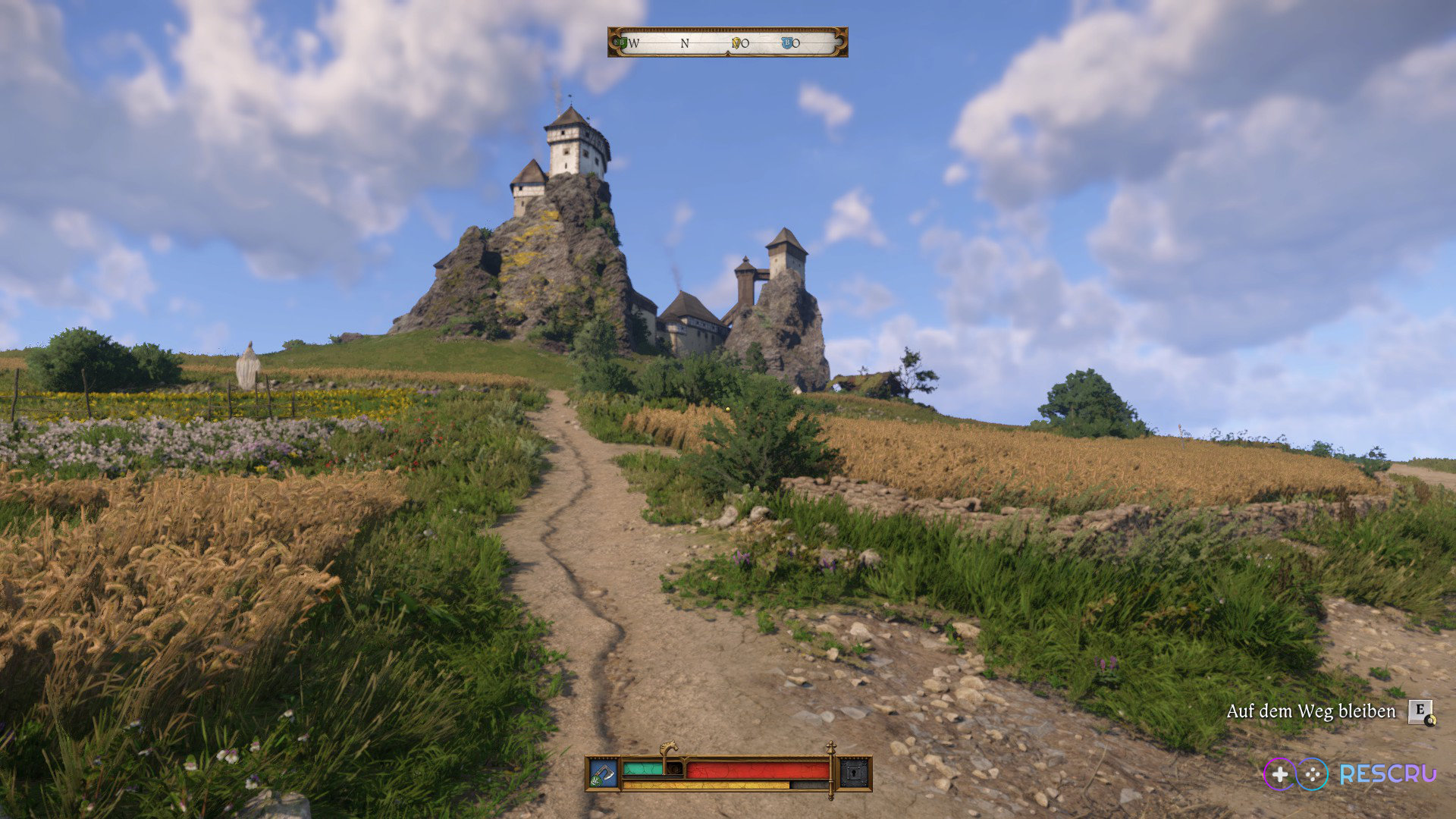Select the yellow quest marker on compass
The height and width of the screenshot is (819, 1456).
pos(736,43)
